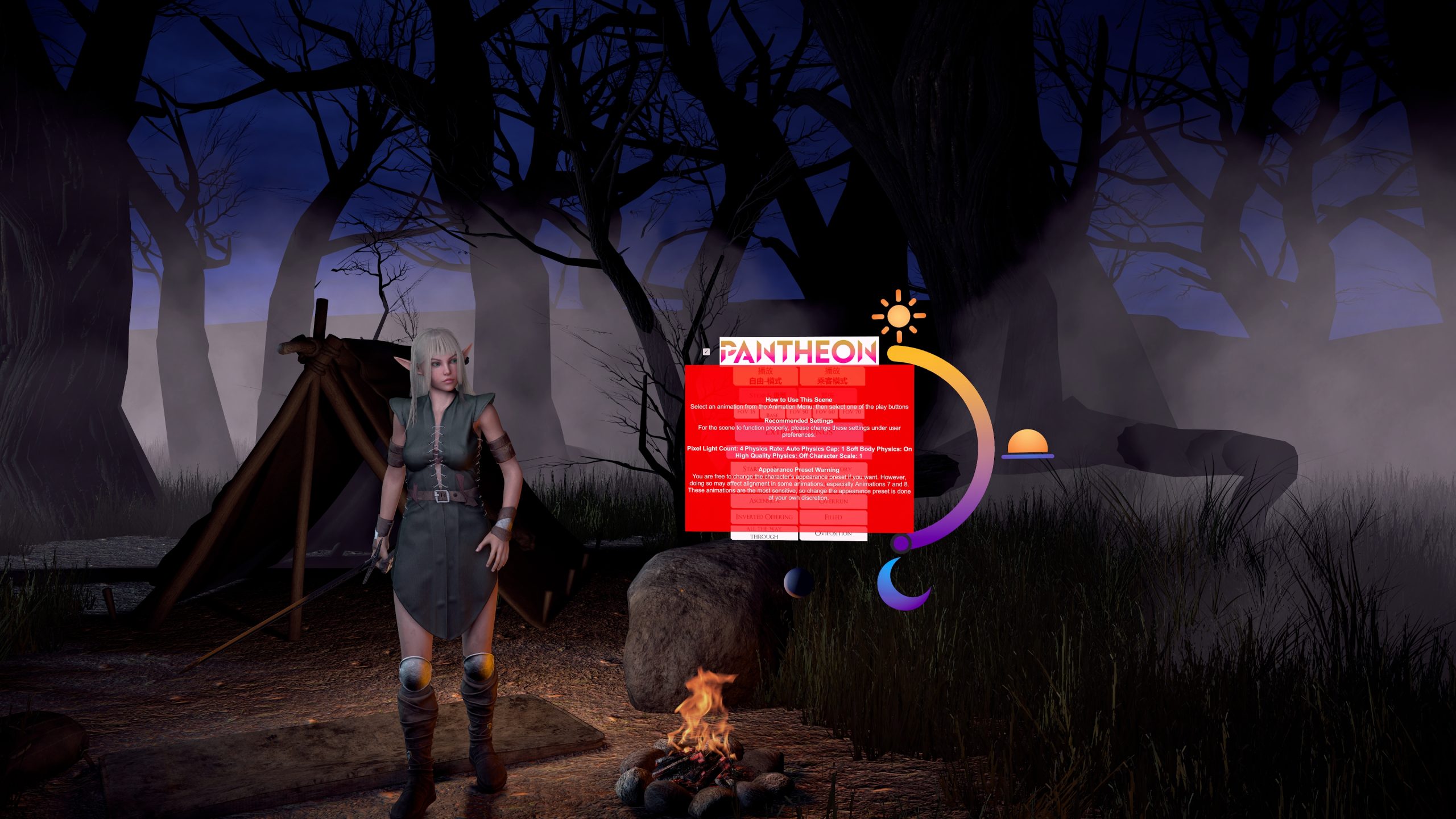Switch the view to FOV 70
This screenshot has width=1456, height=819.
(851, 412)
